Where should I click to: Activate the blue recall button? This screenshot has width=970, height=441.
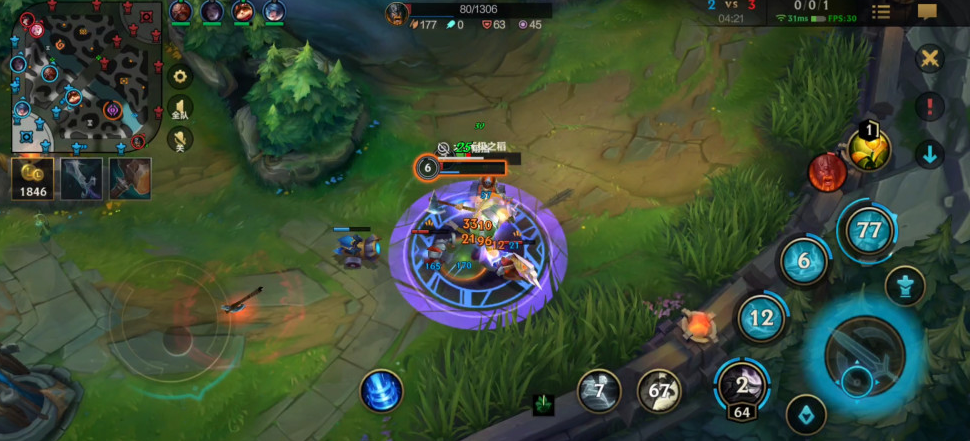point(381,391)
